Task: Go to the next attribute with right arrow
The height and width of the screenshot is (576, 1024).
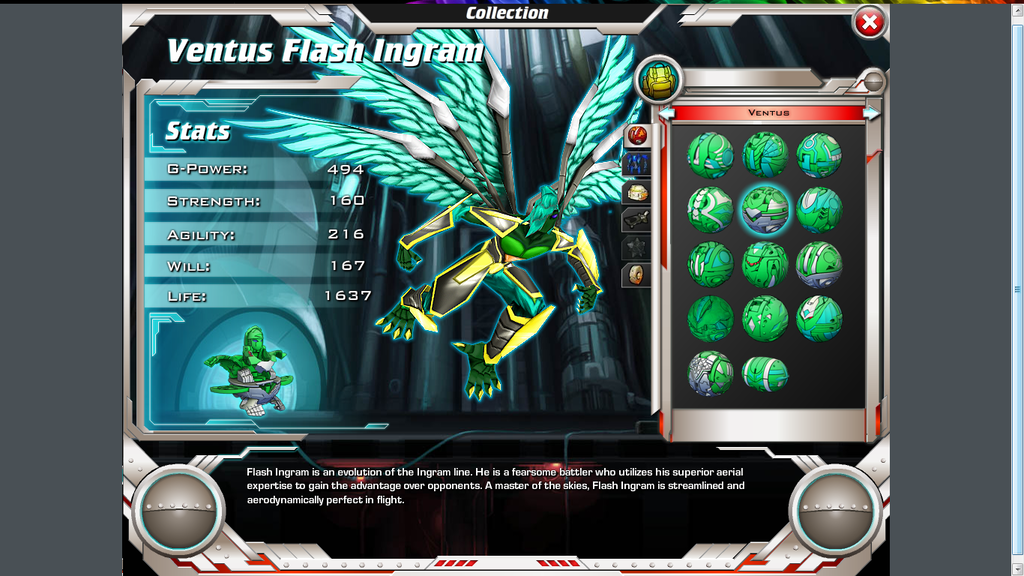Action: (872, 113)
